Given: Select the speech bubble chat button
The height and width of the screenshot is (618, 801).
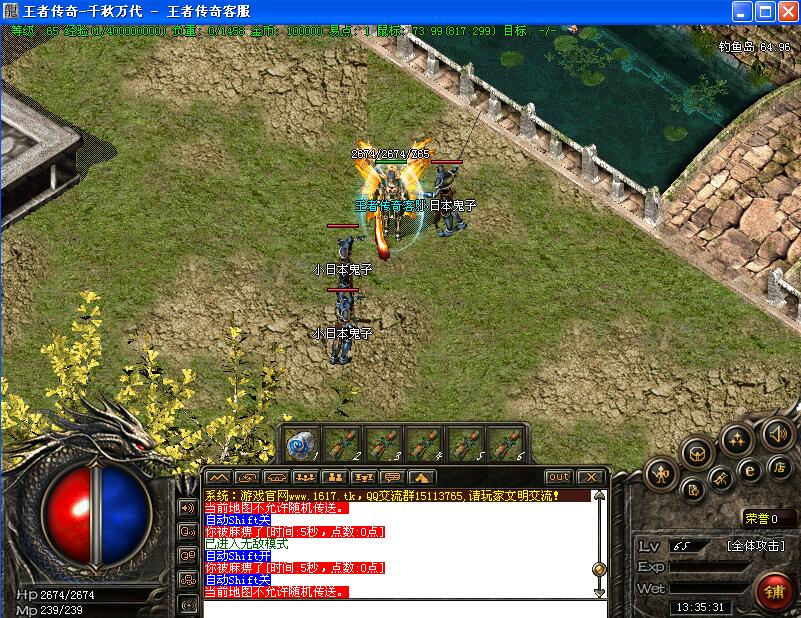Looking at the screenshot, I should coord(391,477).
